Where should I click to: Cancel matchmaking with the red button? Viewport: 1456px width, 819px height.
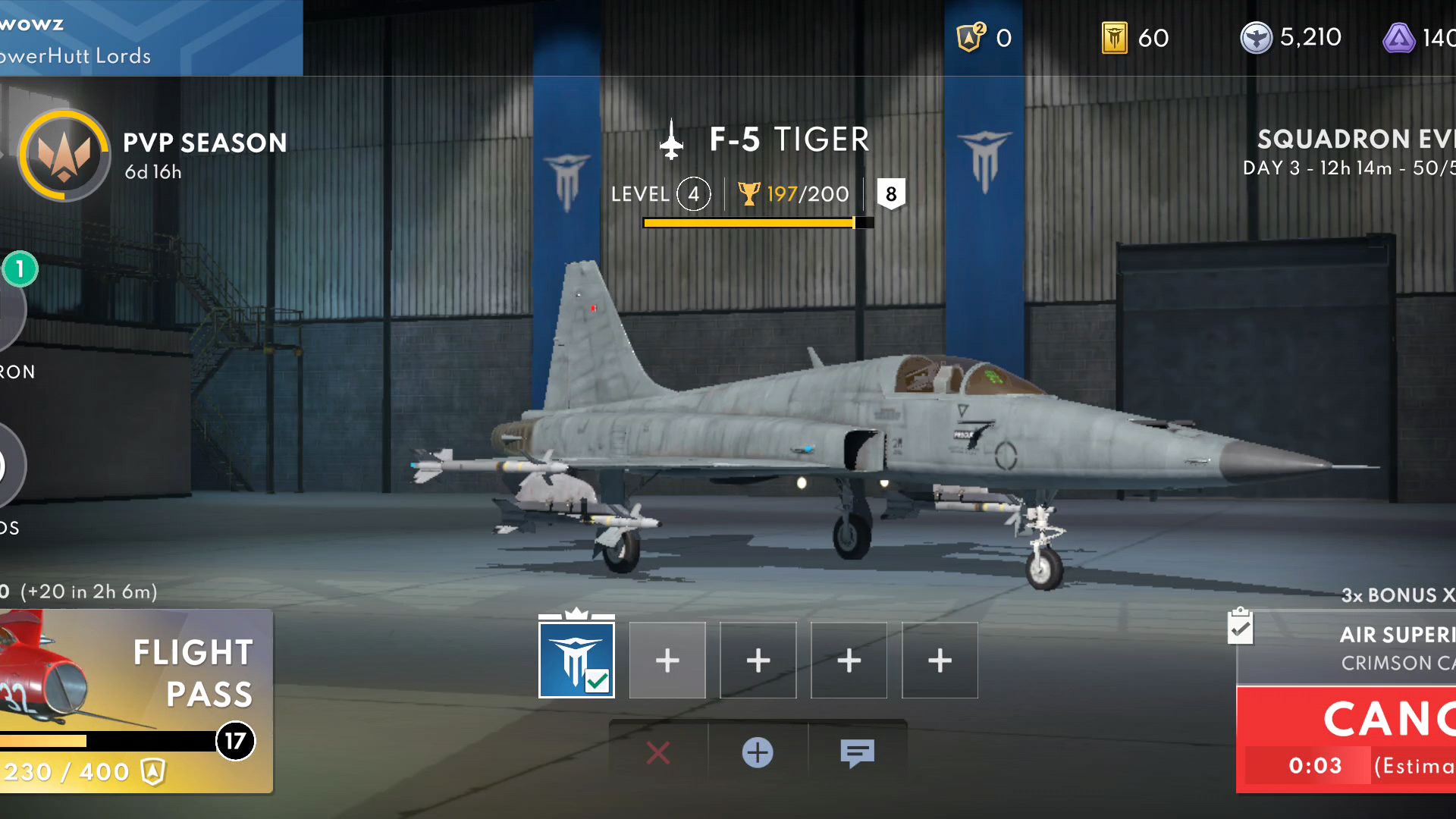coord(1346,739)
